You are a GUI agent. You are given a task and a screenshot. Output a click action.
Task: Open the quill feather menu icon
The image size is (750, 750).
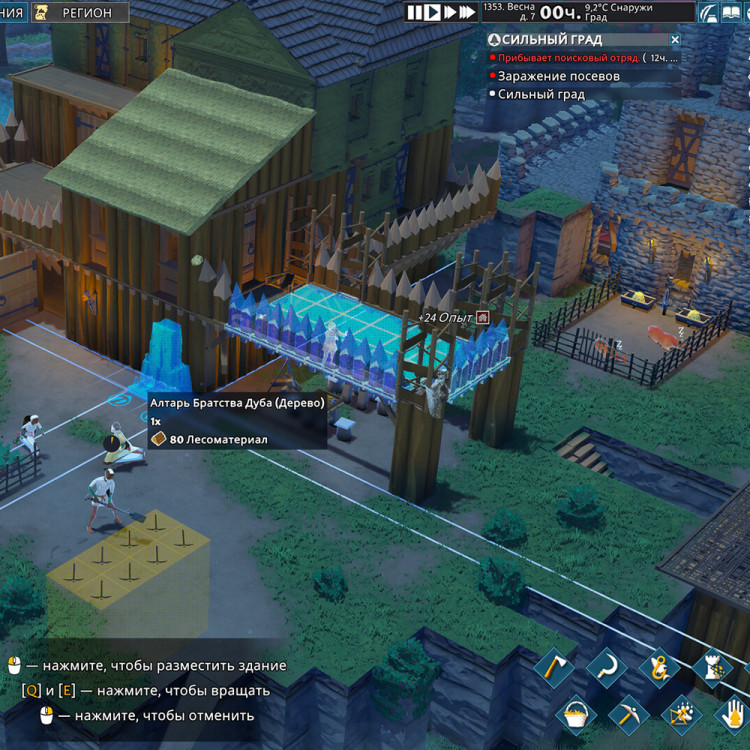pyautogui.click(x=709, y=12)
